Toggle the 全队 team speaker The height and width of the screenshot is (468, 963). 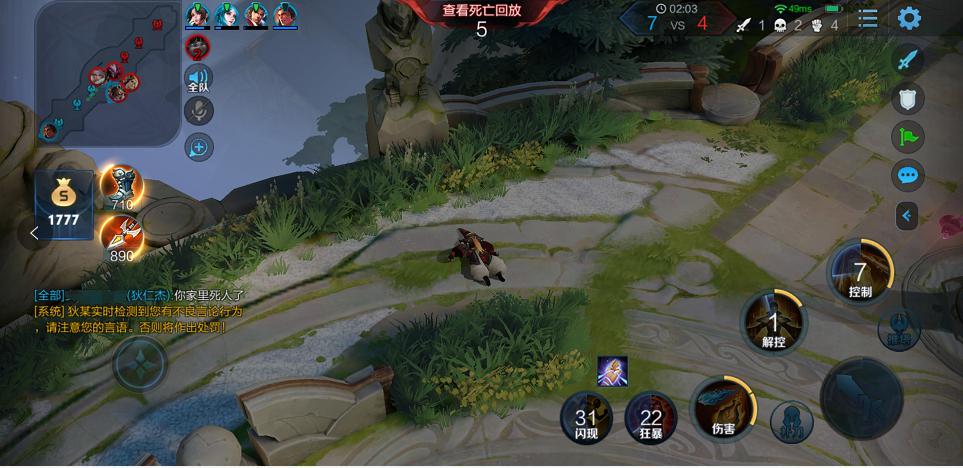[x=198, y=79]
